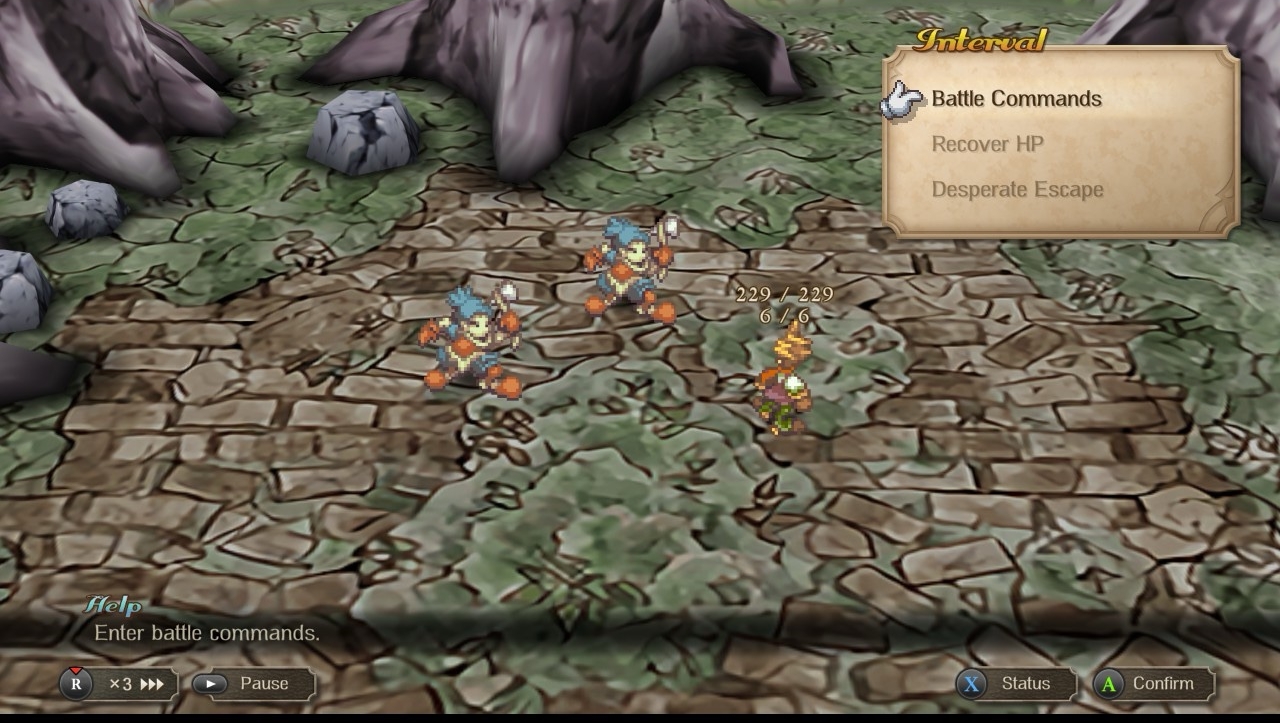The width and height of the screenshot is (1280, 723).
Task: Pick the Desperate Escape option
Action: pos(1017,190)
